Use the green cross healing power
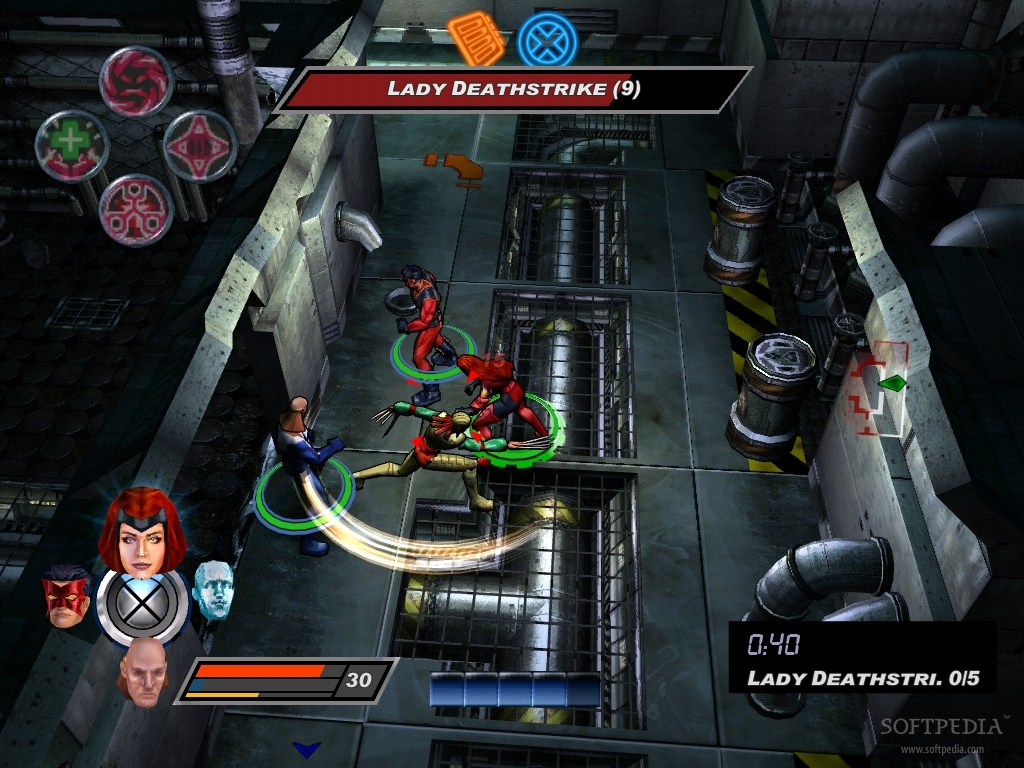This screenshot has width=1024, height=768. pos(72,145)
